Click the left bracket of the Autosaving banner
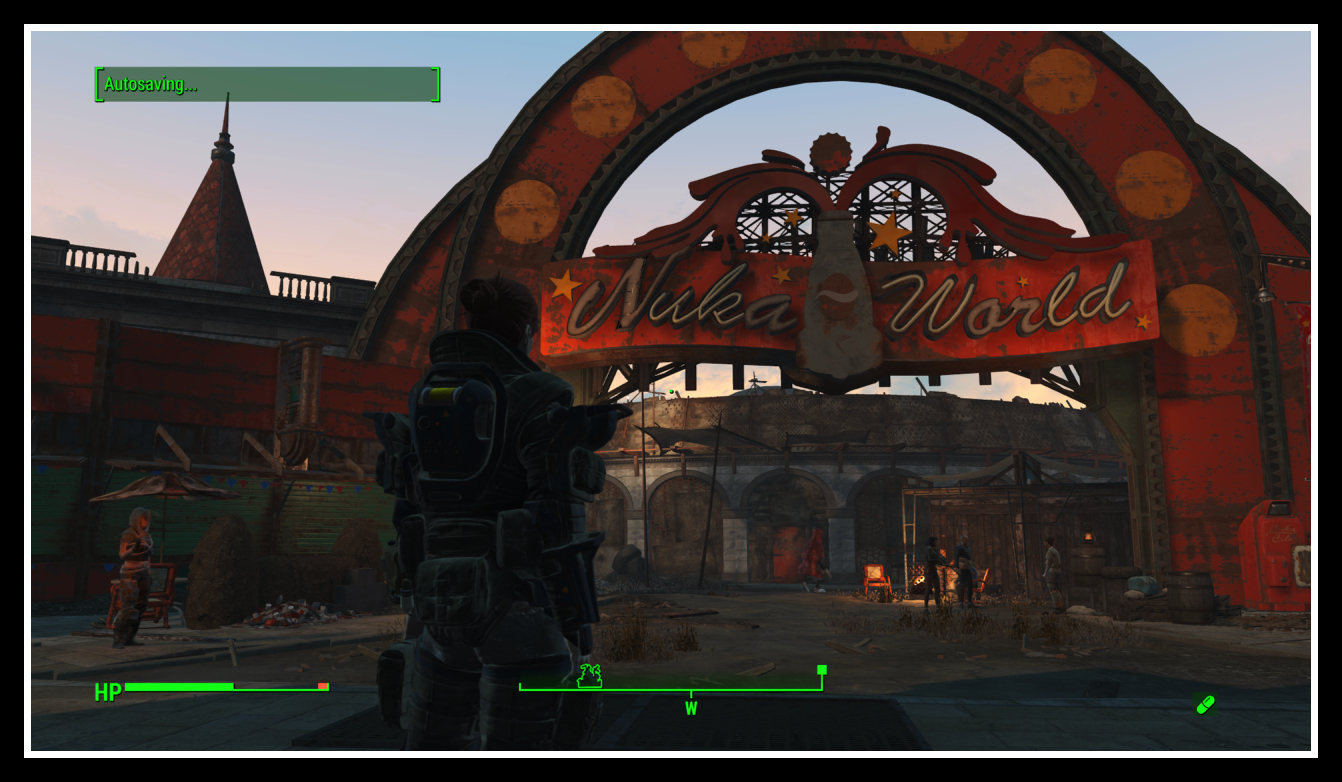 point(99,86)
